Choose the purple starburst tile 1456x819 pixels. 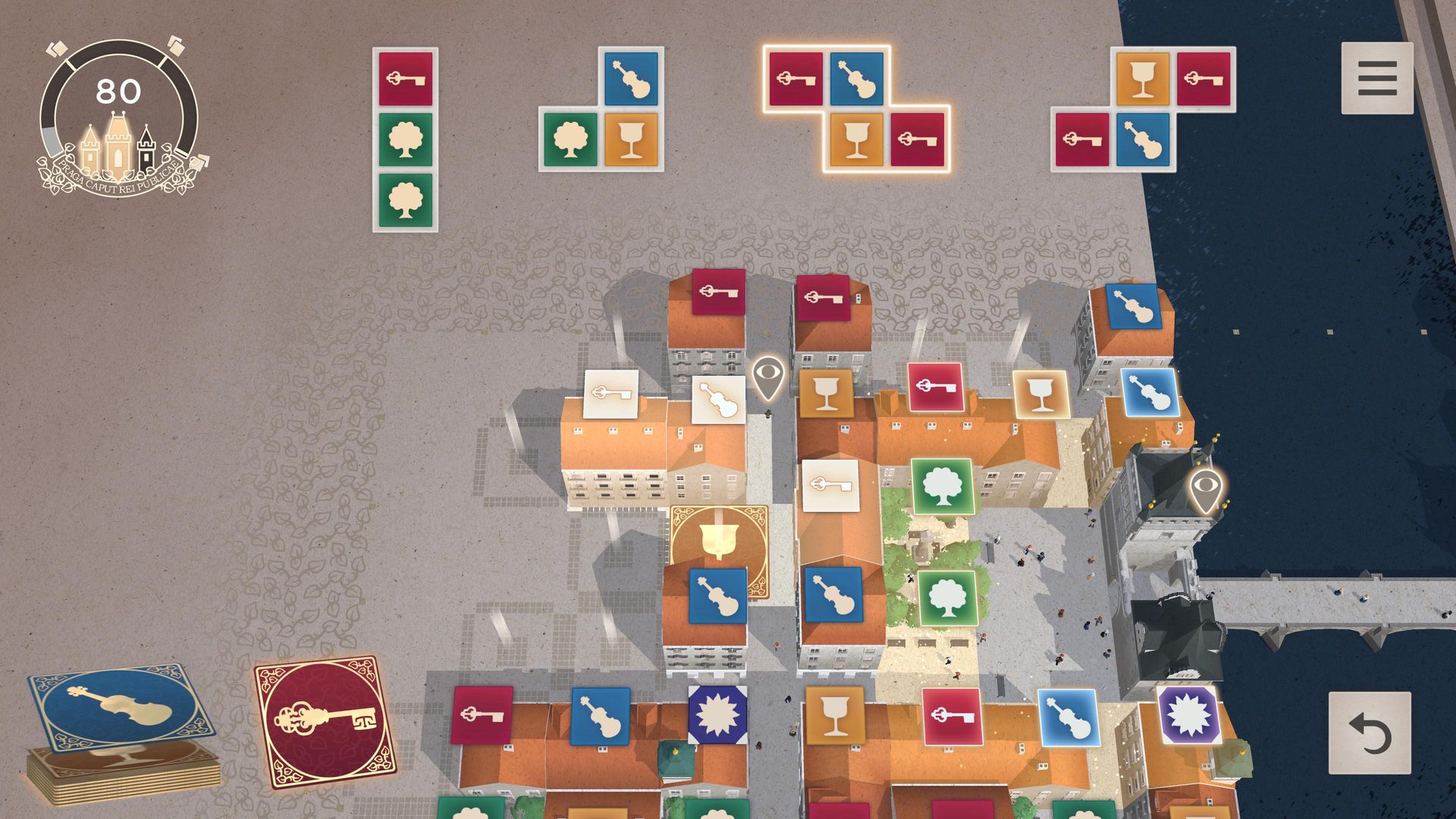(x=1188, y=715)
